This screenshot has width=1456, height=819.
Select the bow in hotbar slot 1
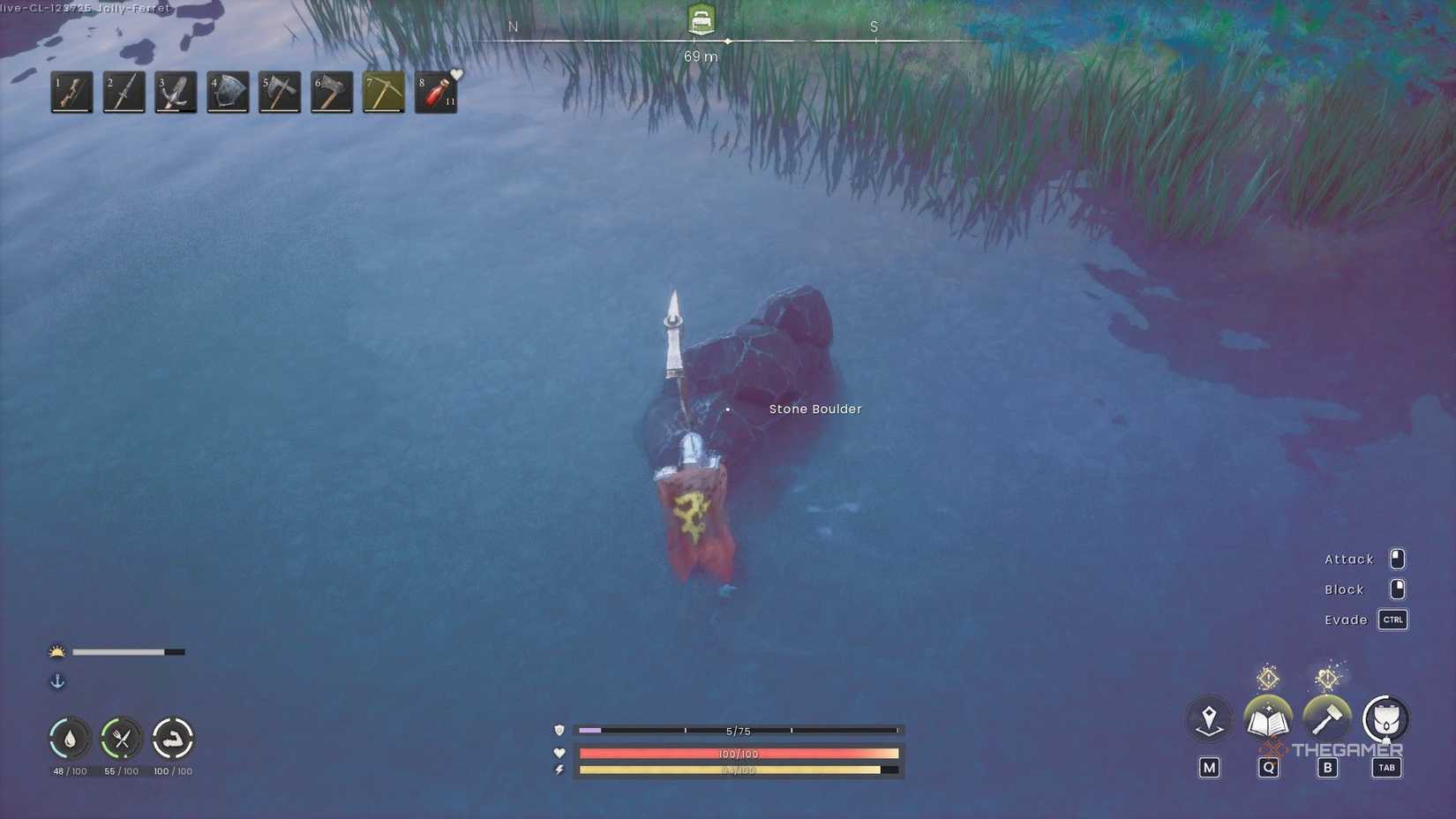pyautogui.click(x=71, y=92)
